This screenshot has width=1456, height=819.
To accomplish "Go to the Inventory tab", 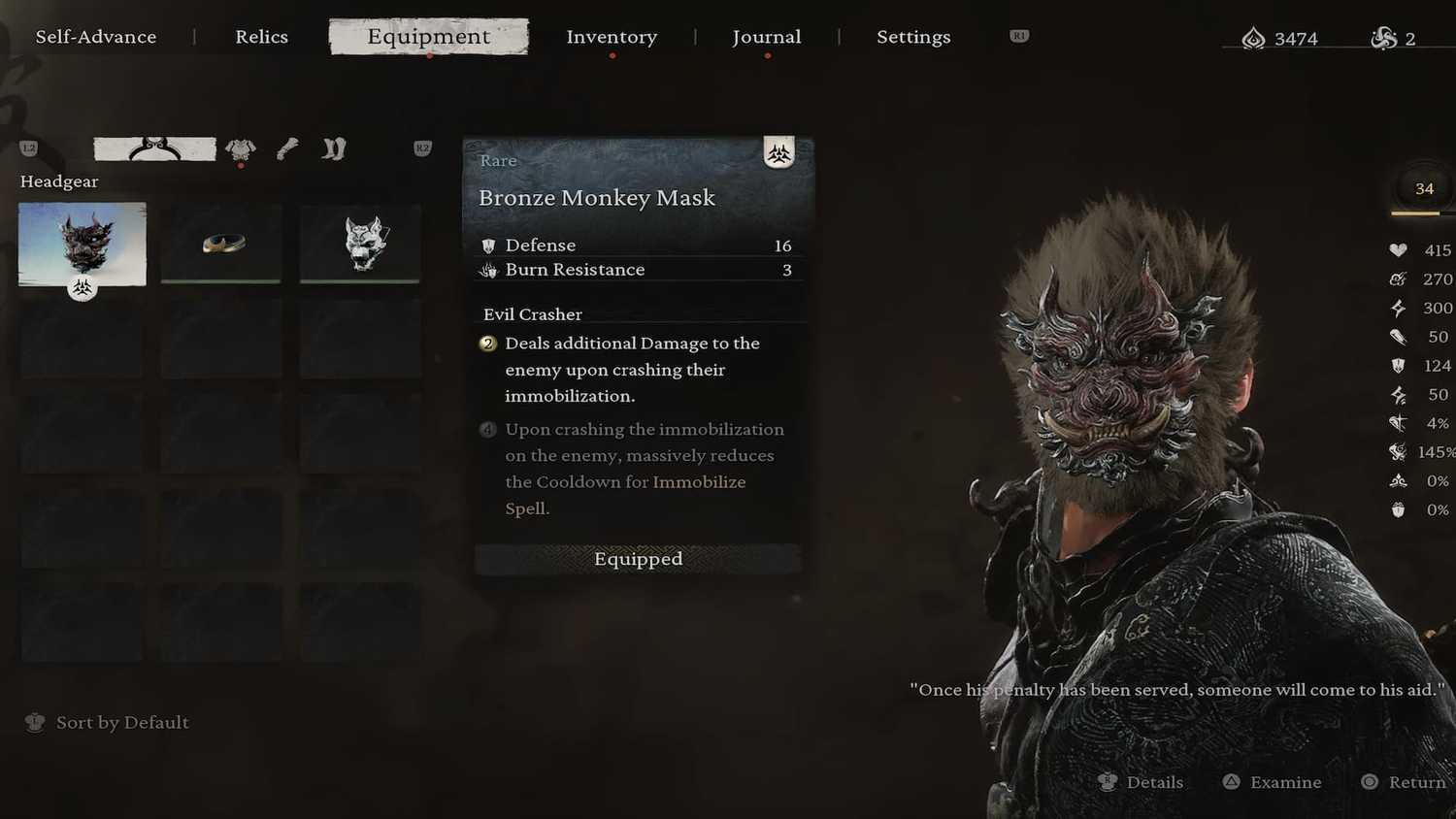I will pyautogui.click(x=612, y=37).
